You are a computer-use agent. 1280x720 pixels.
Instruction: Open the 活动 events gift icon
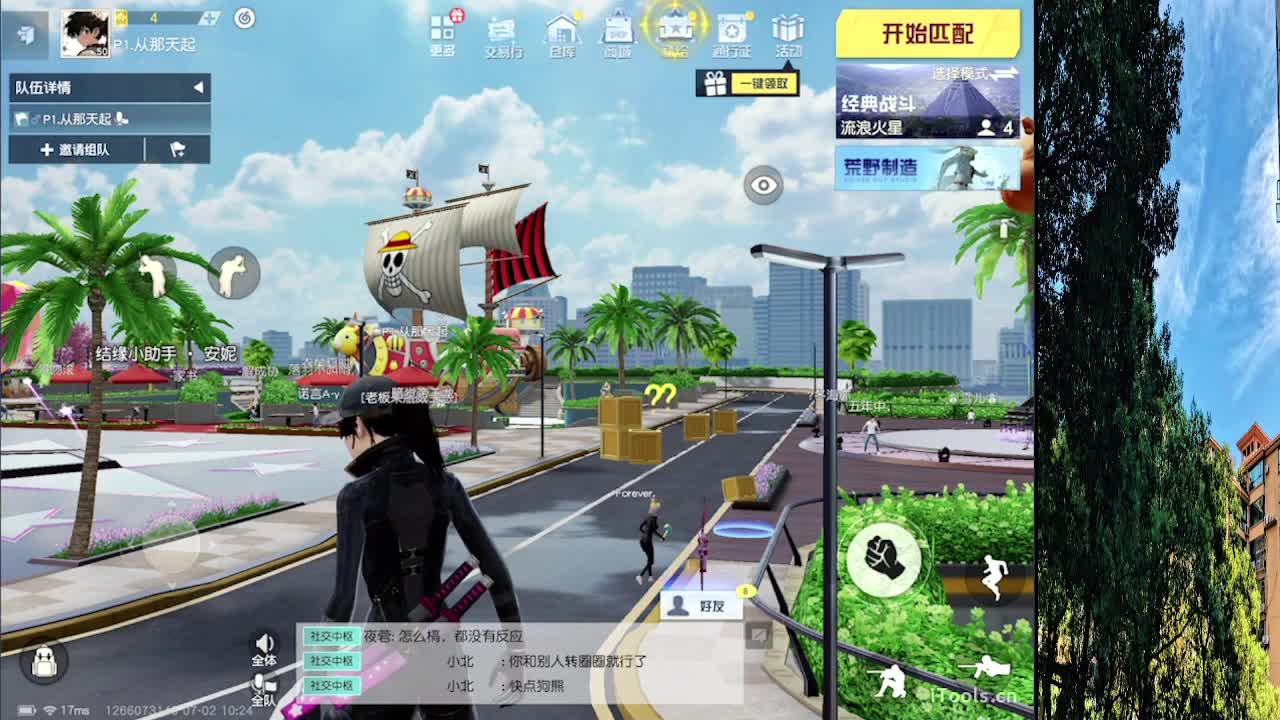[x=789, y=30]
